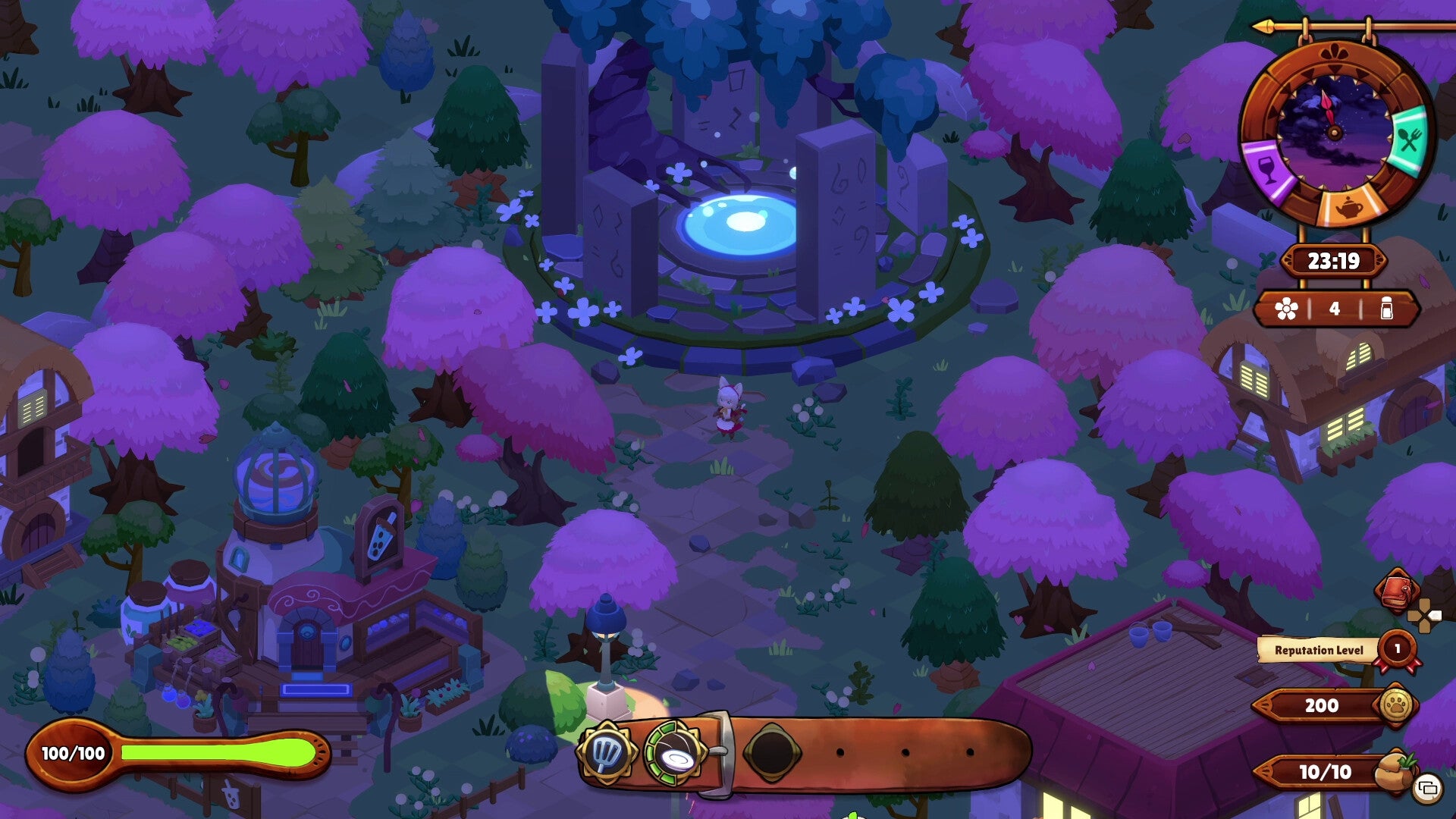Click the 200 paw coins counter
The image size is (1456, 819).
pyautogui.click(x=1322, y=704)
